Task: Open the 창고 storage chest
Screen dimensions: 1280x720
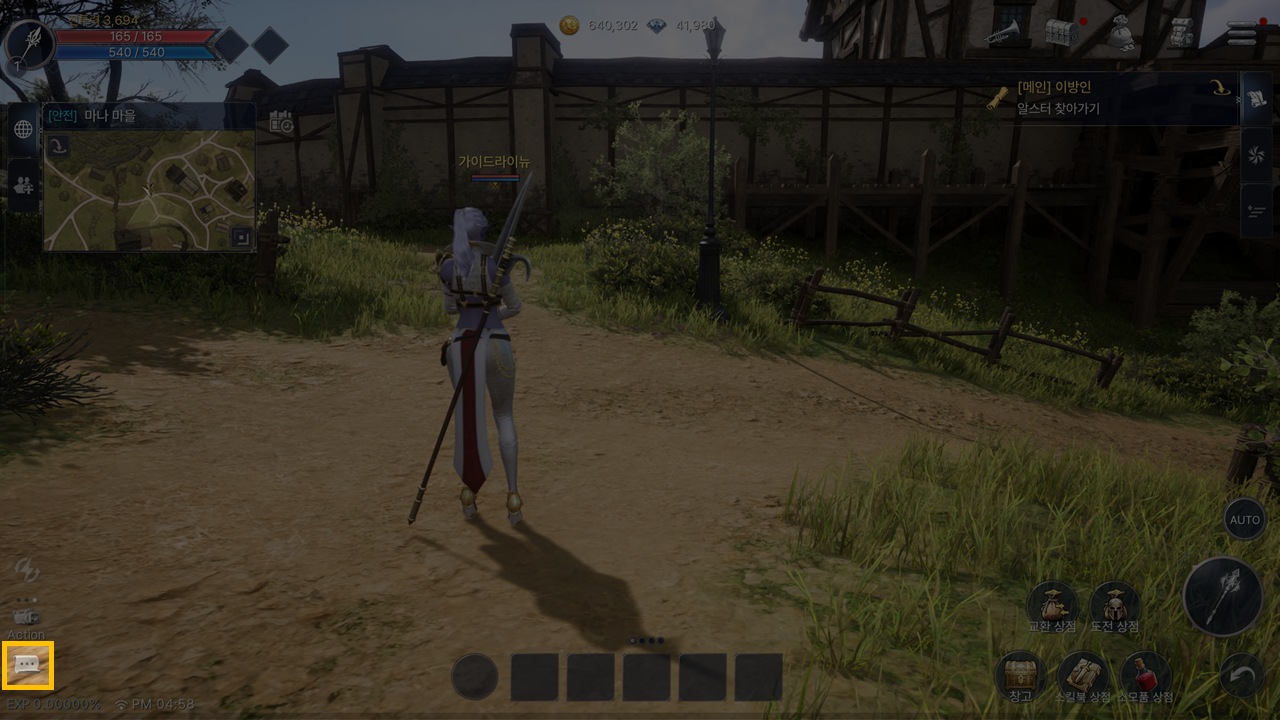Action: pyautogui.click(x=1020, y=676)
